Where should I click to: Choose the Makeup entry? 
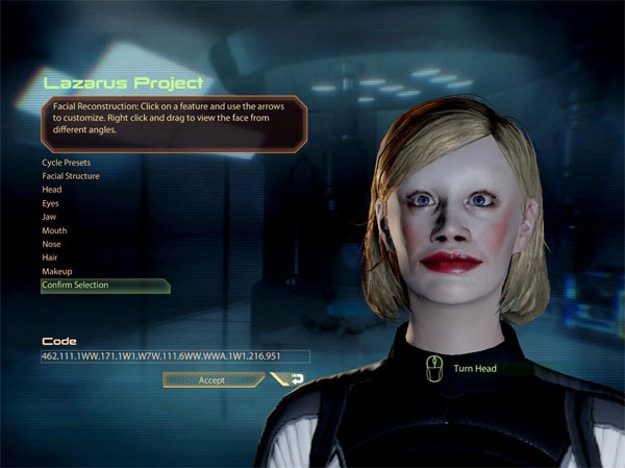(x=56, y=272)
